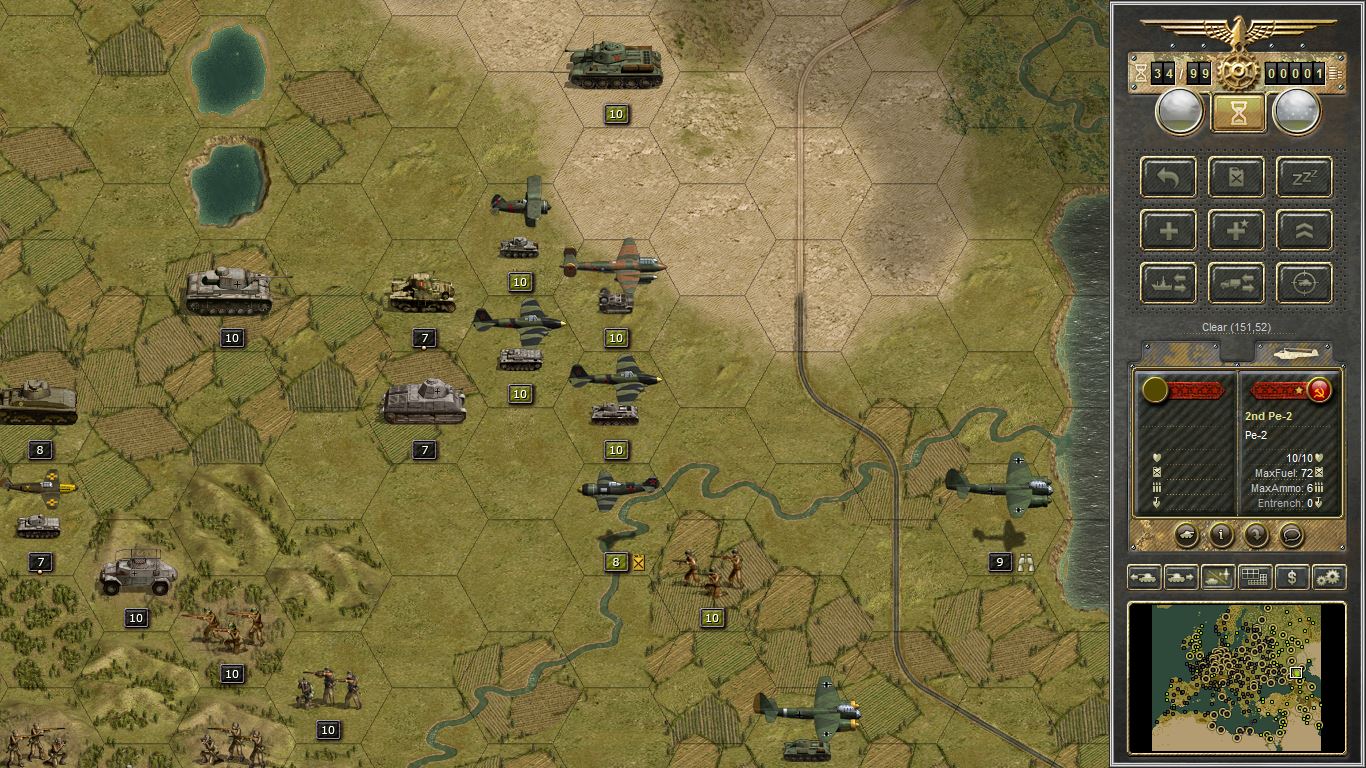
Task: Put the unit to sleep with ZZZ button
Action: (x=1304, y=178)
